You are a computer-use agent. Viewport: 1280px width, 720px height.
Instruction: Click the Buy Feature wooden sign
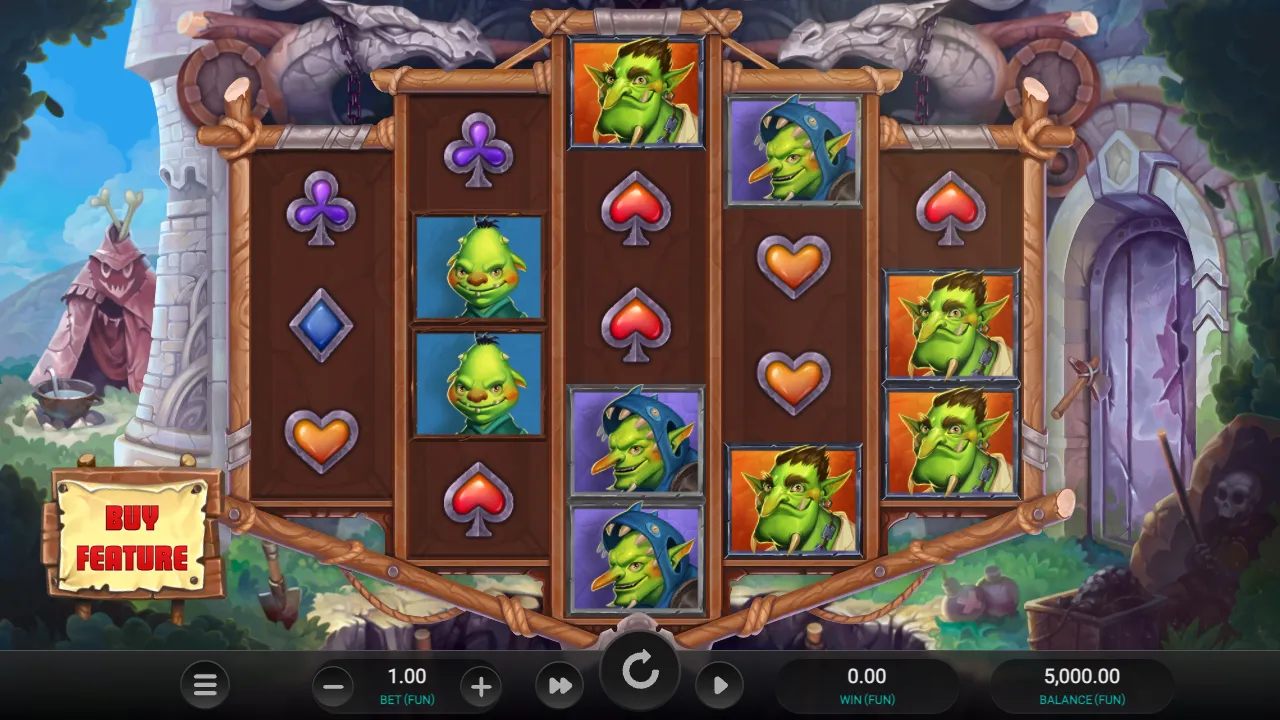[x=133, y=537]
